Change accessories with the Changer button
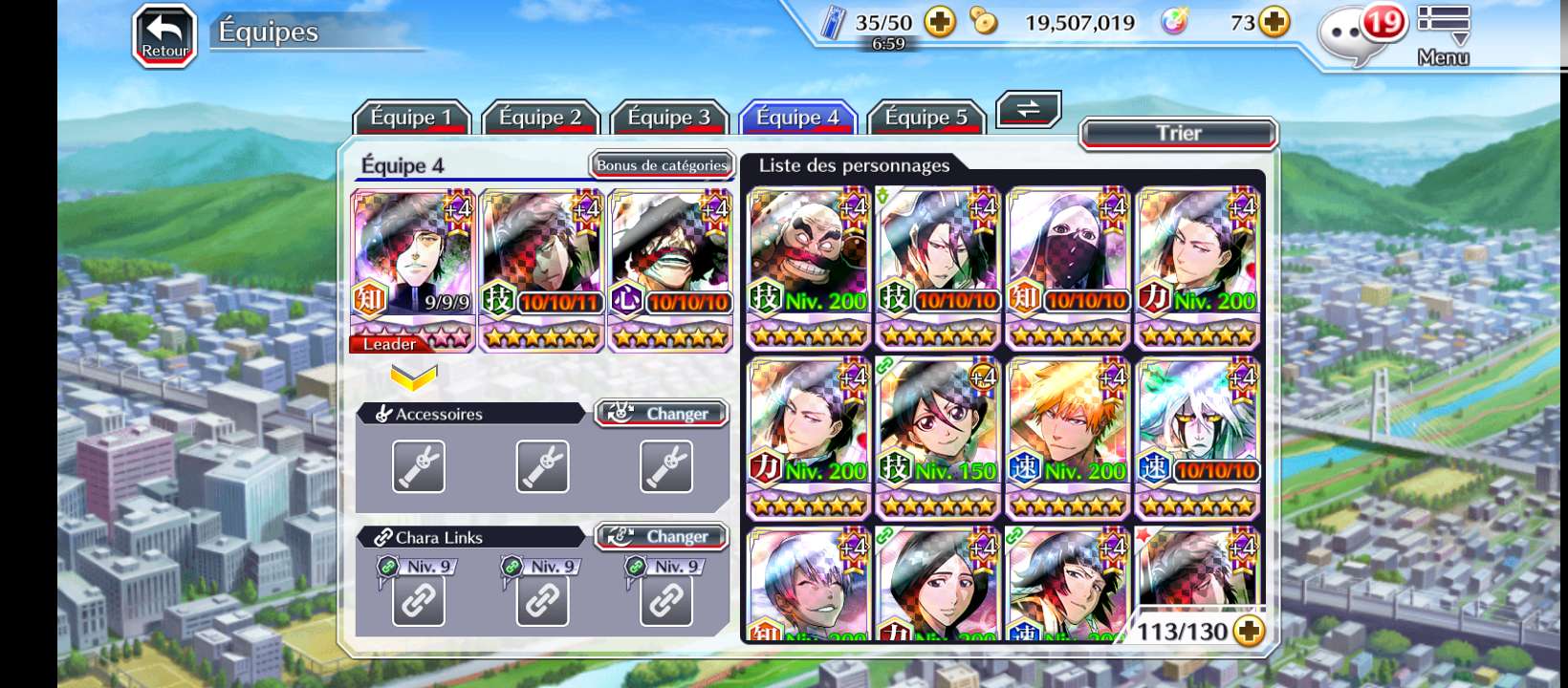The width and height of the screenshot is (1568, 688). tap(662, 414)
